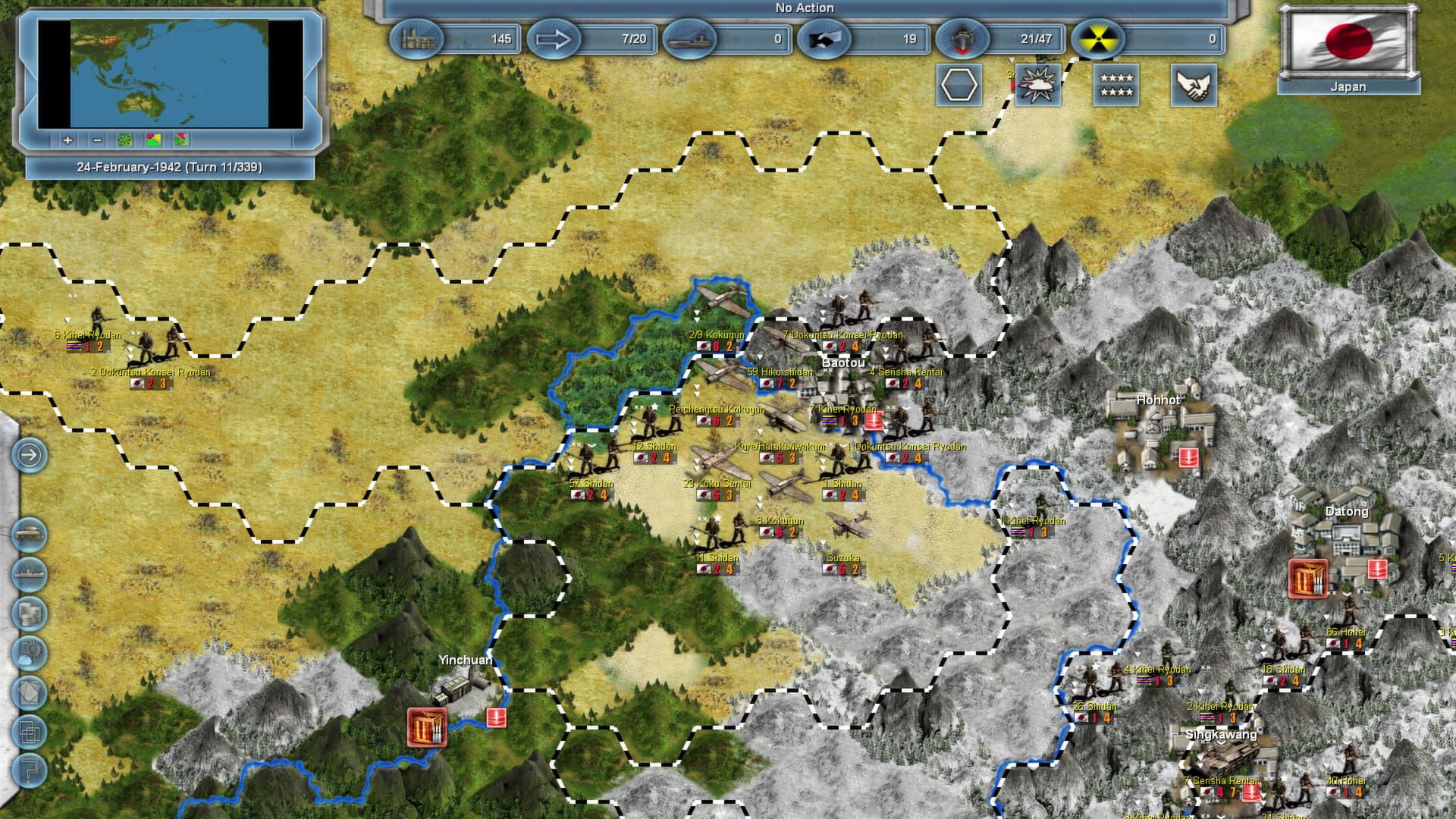Open help with the question mark icon
This screenshot has height=819, width=1456.
30,770
